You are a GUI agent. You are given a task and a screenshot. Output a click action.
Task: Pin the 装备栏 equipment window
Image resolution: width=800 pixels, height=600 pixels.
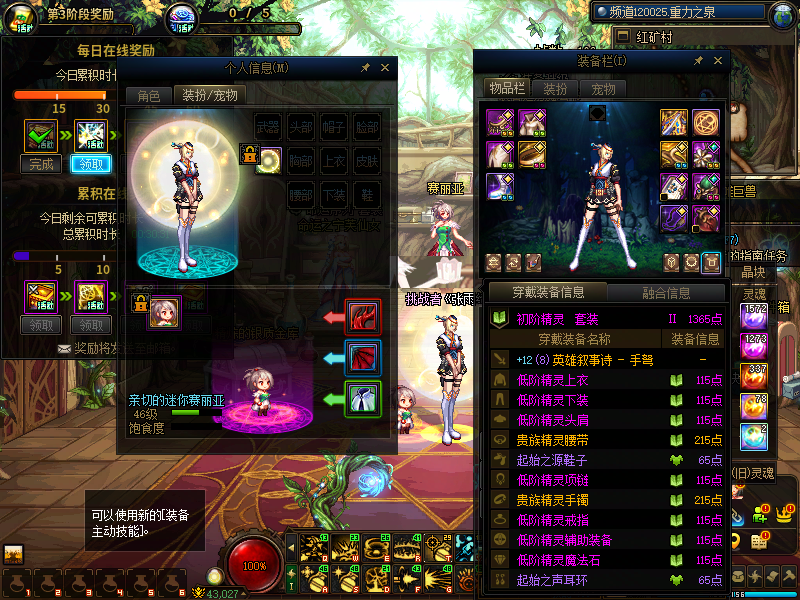coord(698,61)
